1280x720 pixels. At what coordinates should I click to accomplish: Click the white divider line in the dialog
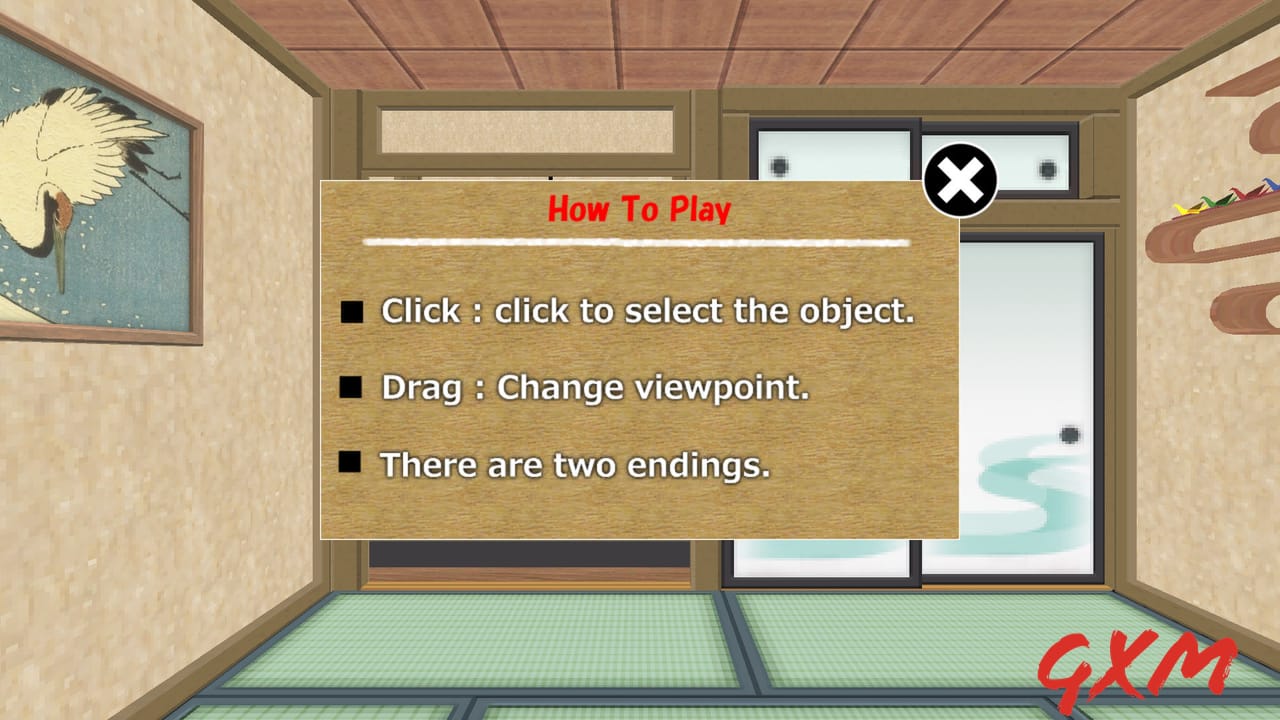(637, 241)
